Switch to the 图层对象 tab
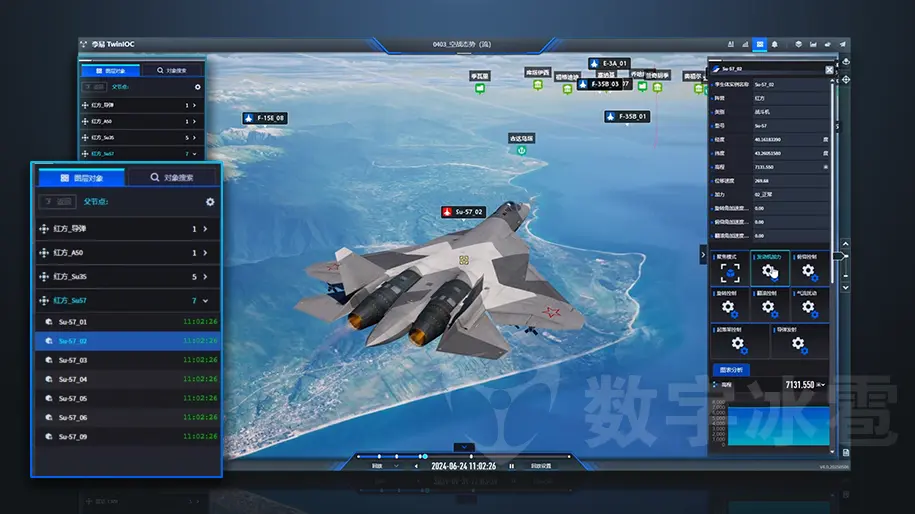 click(x=82, y=177)
